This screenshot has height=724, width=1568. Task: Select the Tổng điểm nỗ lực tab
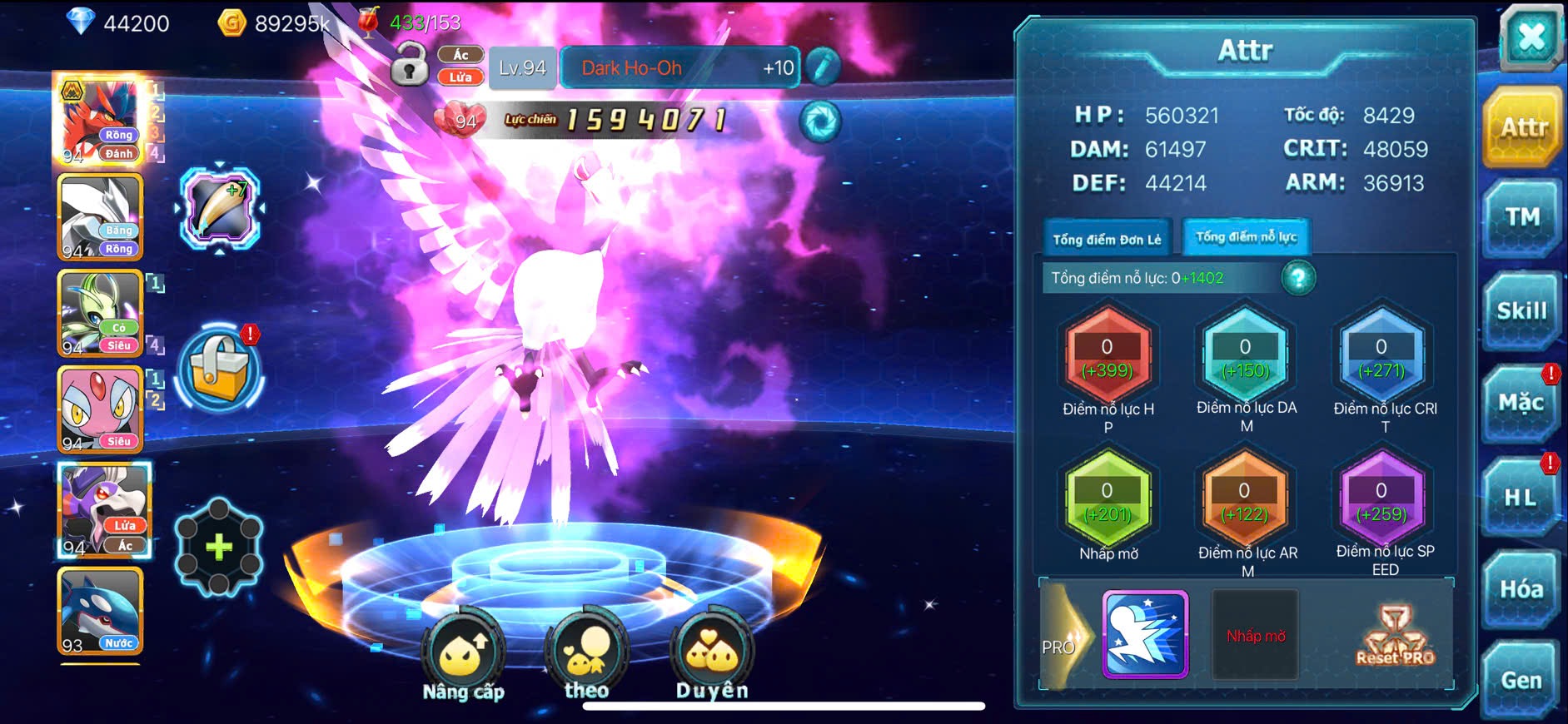click(x=1246, y=237)
